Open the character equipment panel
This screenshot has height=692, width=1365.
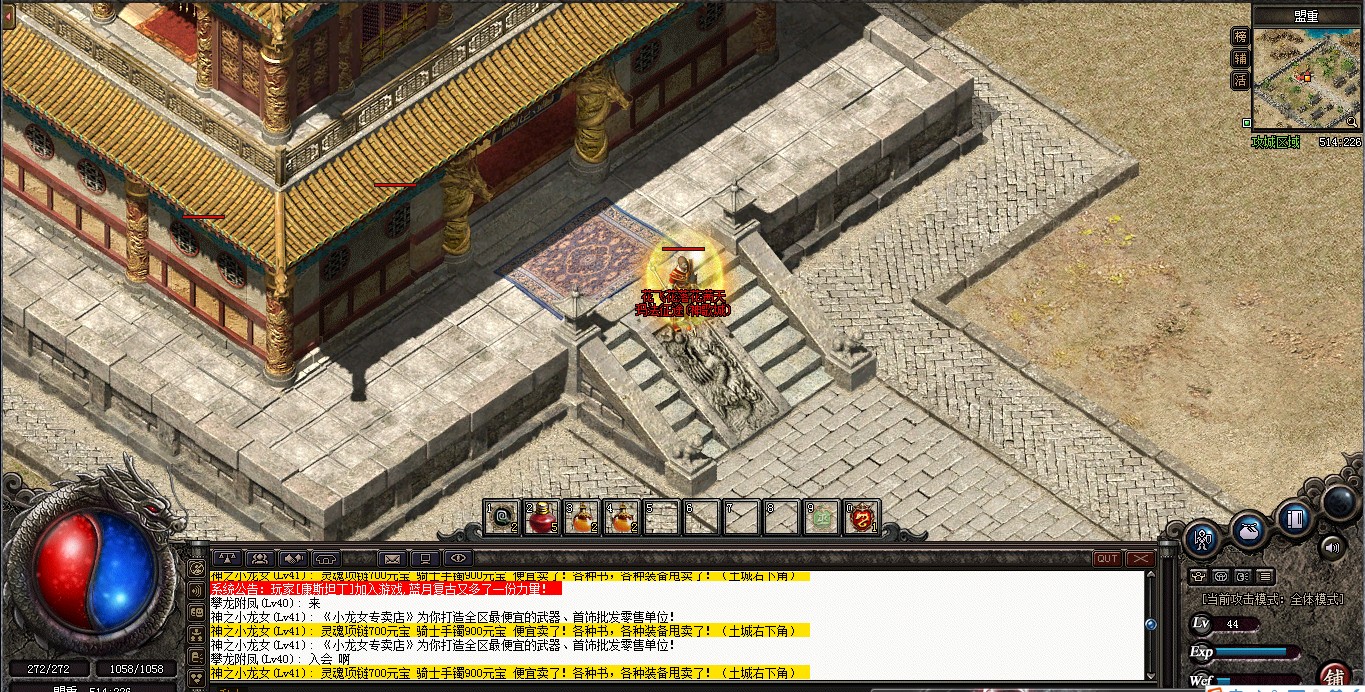pyautogui.click(x=1202, y=540)
